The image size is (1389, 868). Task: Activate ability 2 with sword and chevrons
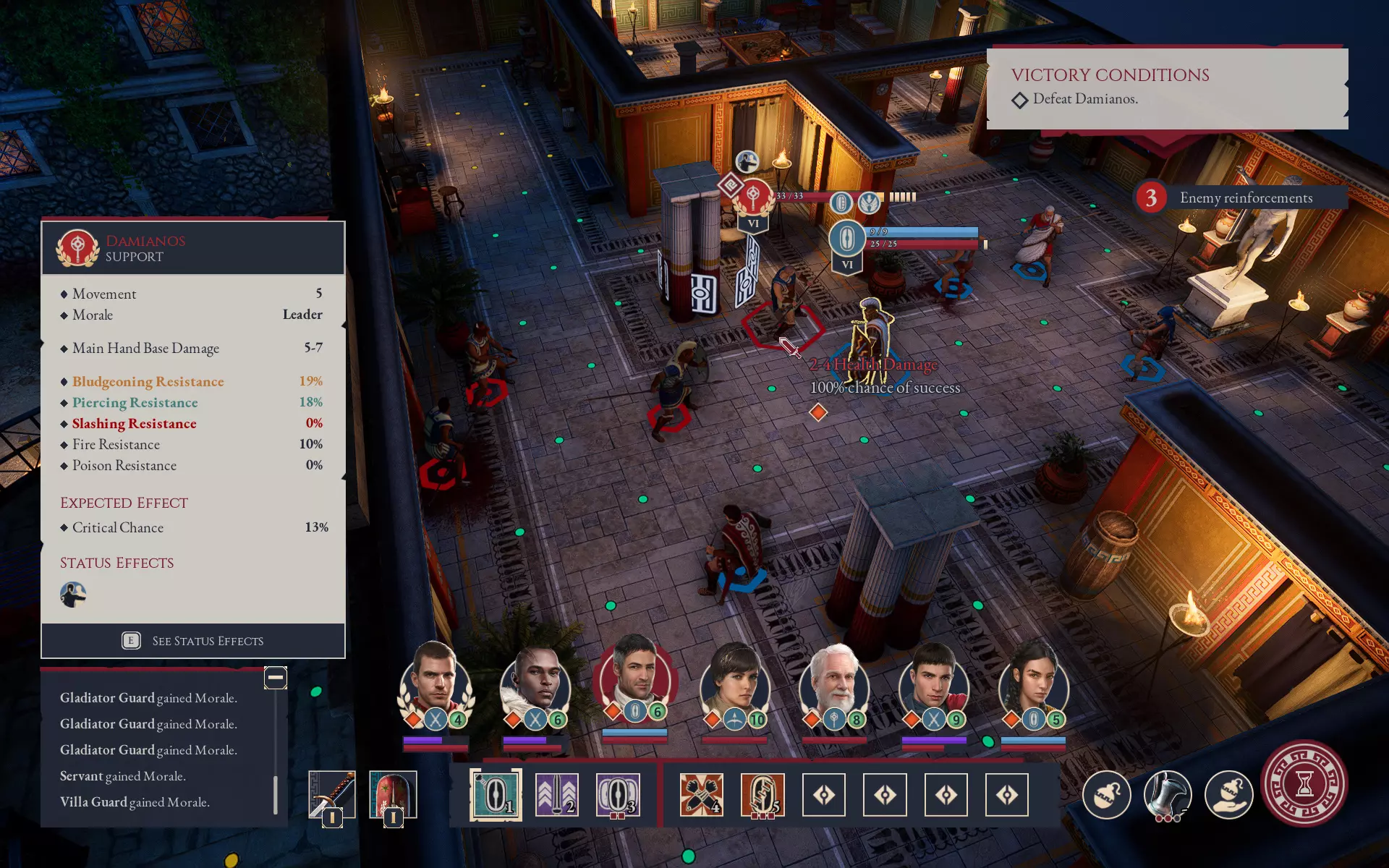pos(556,794)
